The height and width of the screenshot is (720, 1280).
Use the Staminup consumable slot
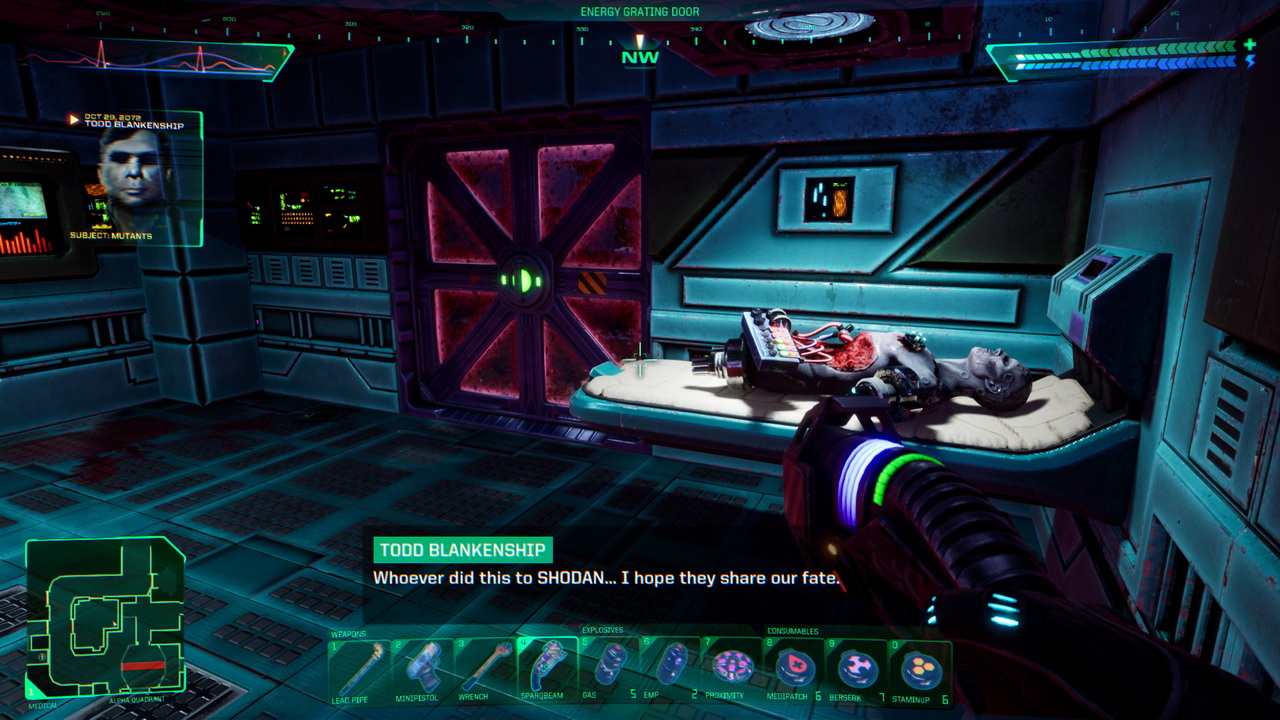[919, 666]
